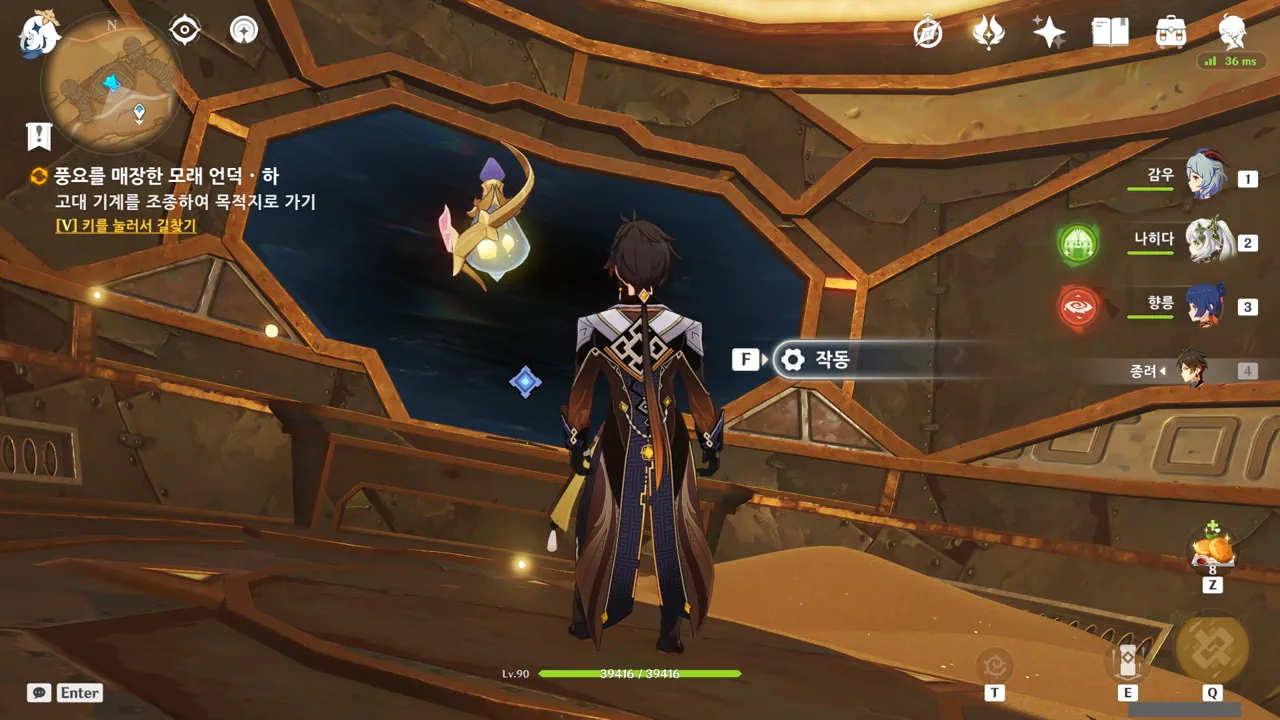The height and width of the screenshot is (720, 1280).
Task: Open the compass events icon
Action: click(928, 33)
